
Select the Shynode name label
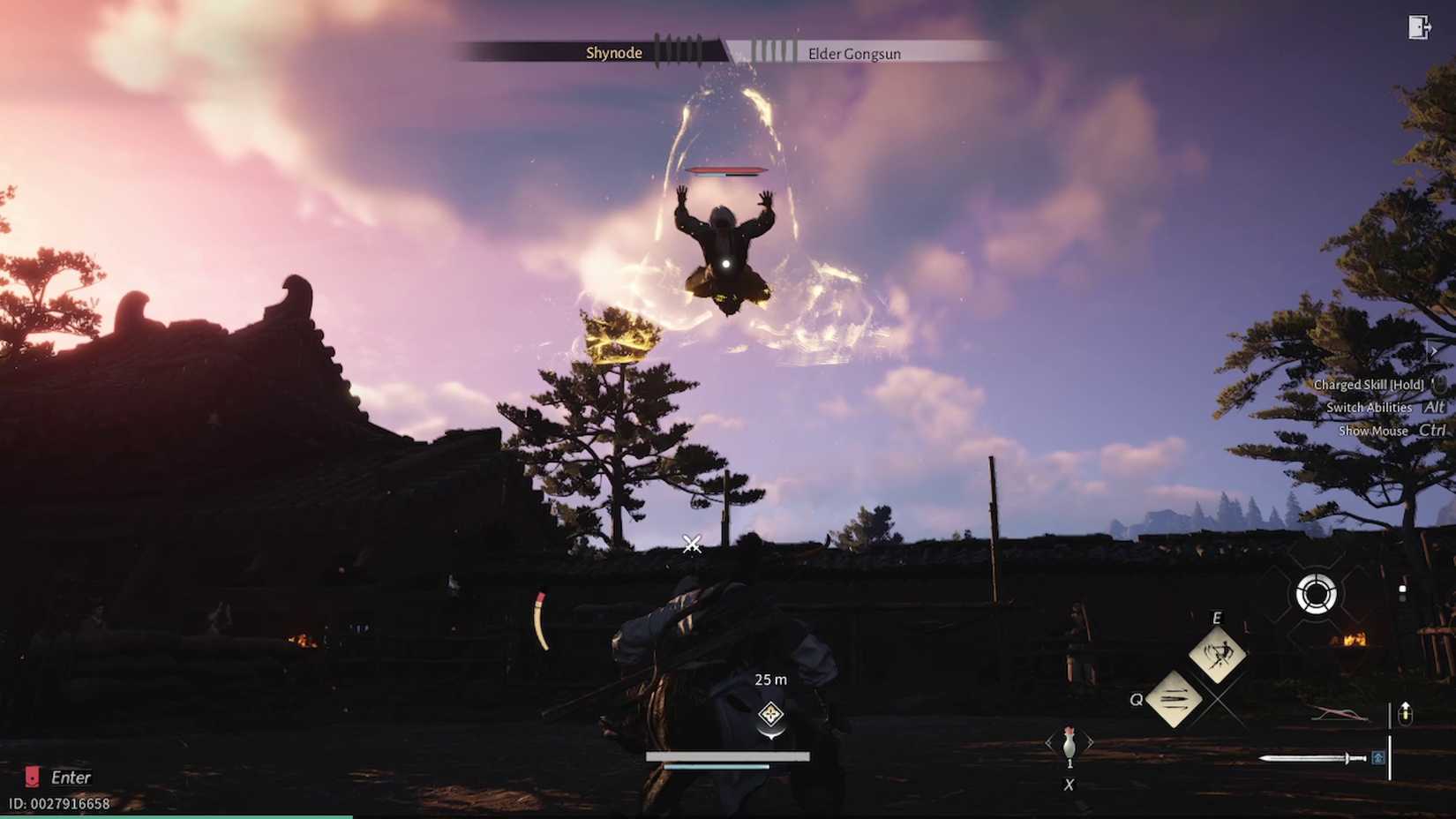click(x=613, y=53)
